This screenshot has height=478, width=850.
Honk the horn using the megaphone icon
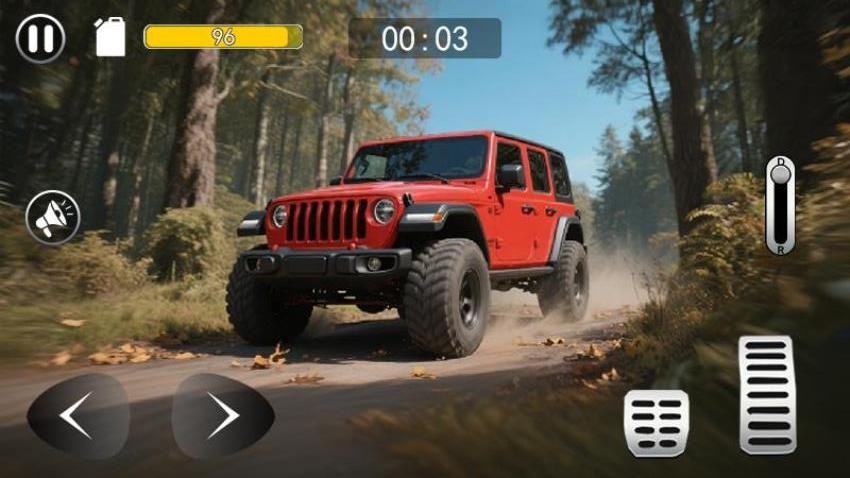(x=53, y=217)
